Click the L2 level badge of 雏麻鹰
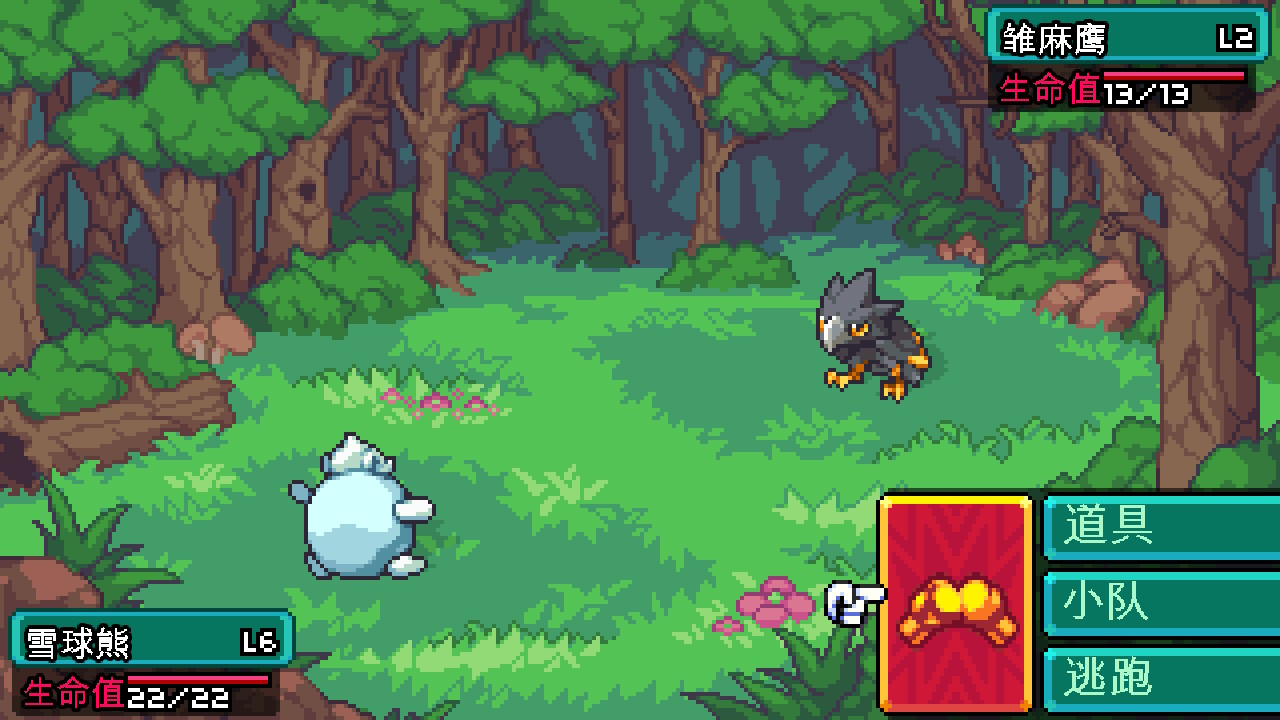 (x=1238, y=37)
